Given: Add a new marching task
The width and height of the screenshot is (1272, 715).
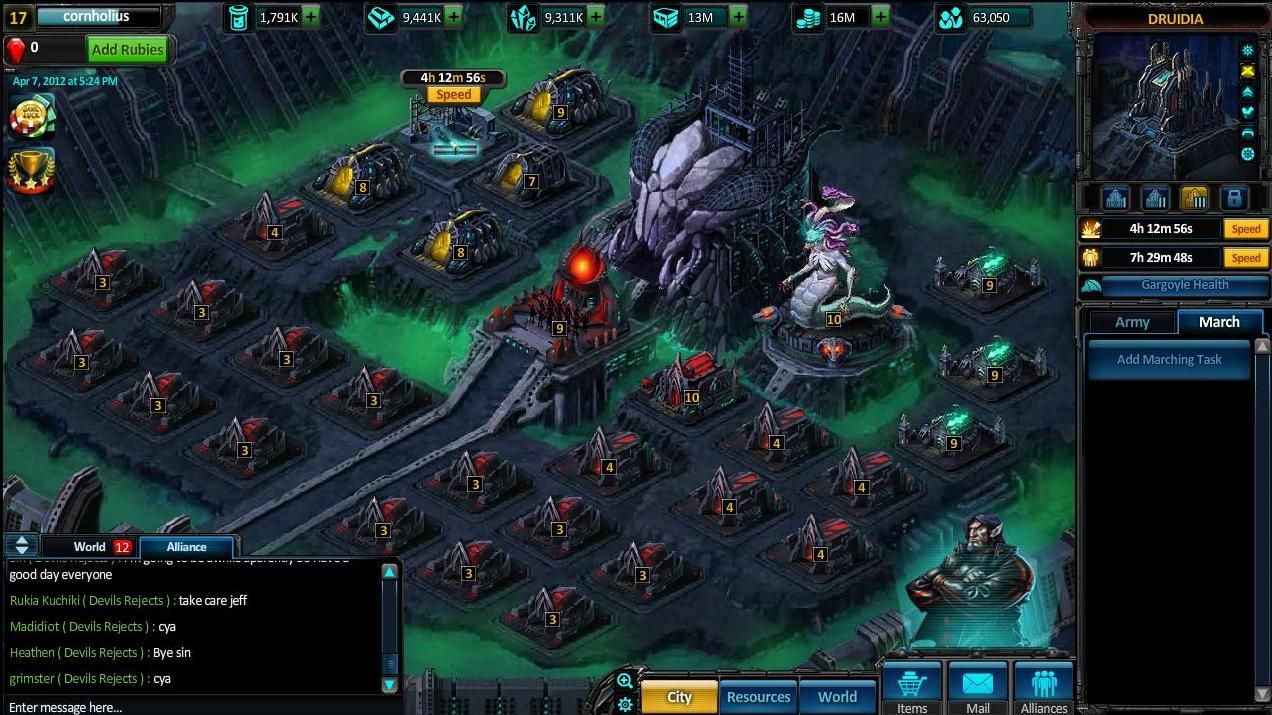Looking at the screenshot, I should (x=1169, y=360).
